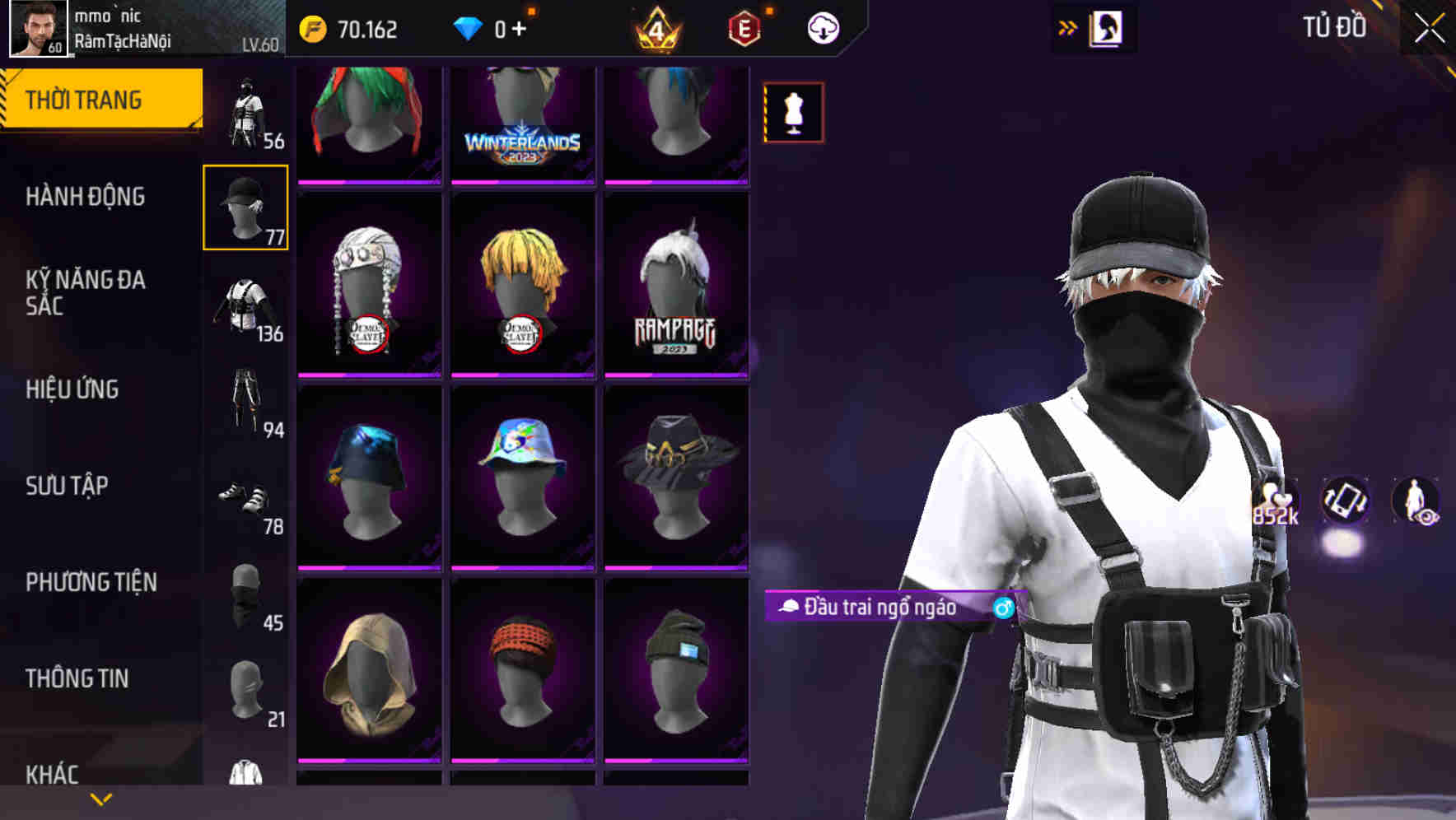Expand the yellow chevron below KHÁC
1456x820 pixels.
coord(100,799)
